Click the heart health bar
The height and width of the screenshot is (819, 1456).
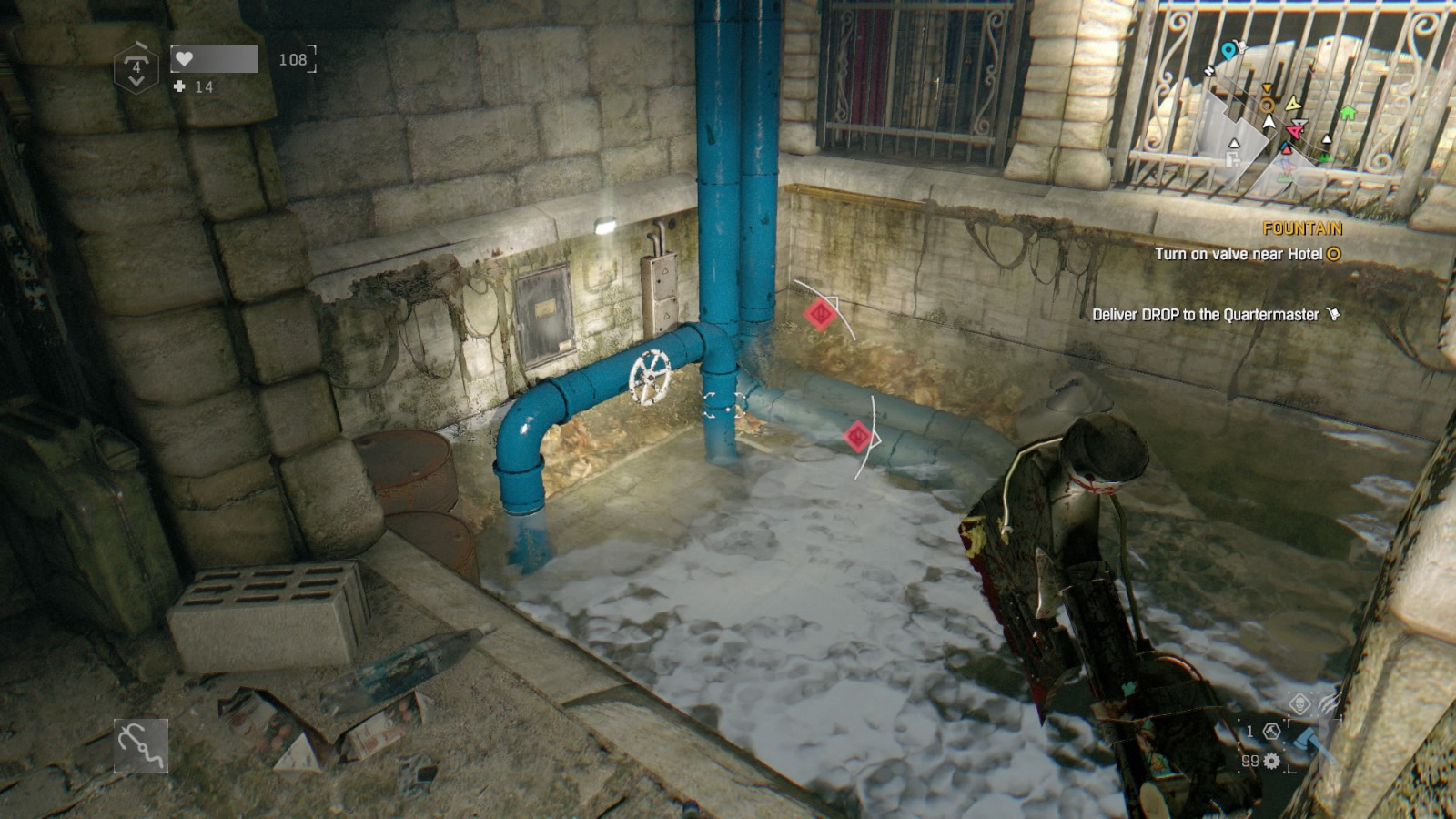[x=216, y=58]
